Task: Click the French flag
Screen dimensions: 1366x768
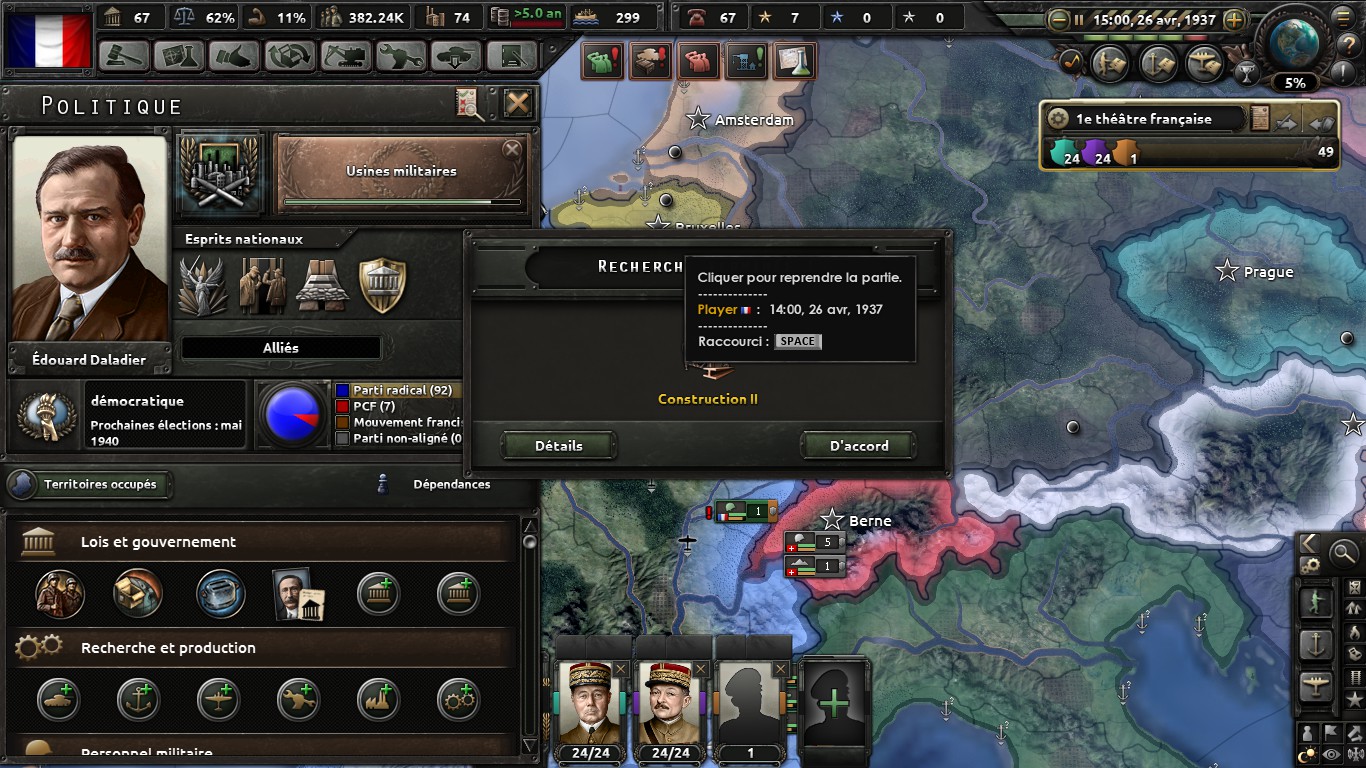Action: pos(47,40)
